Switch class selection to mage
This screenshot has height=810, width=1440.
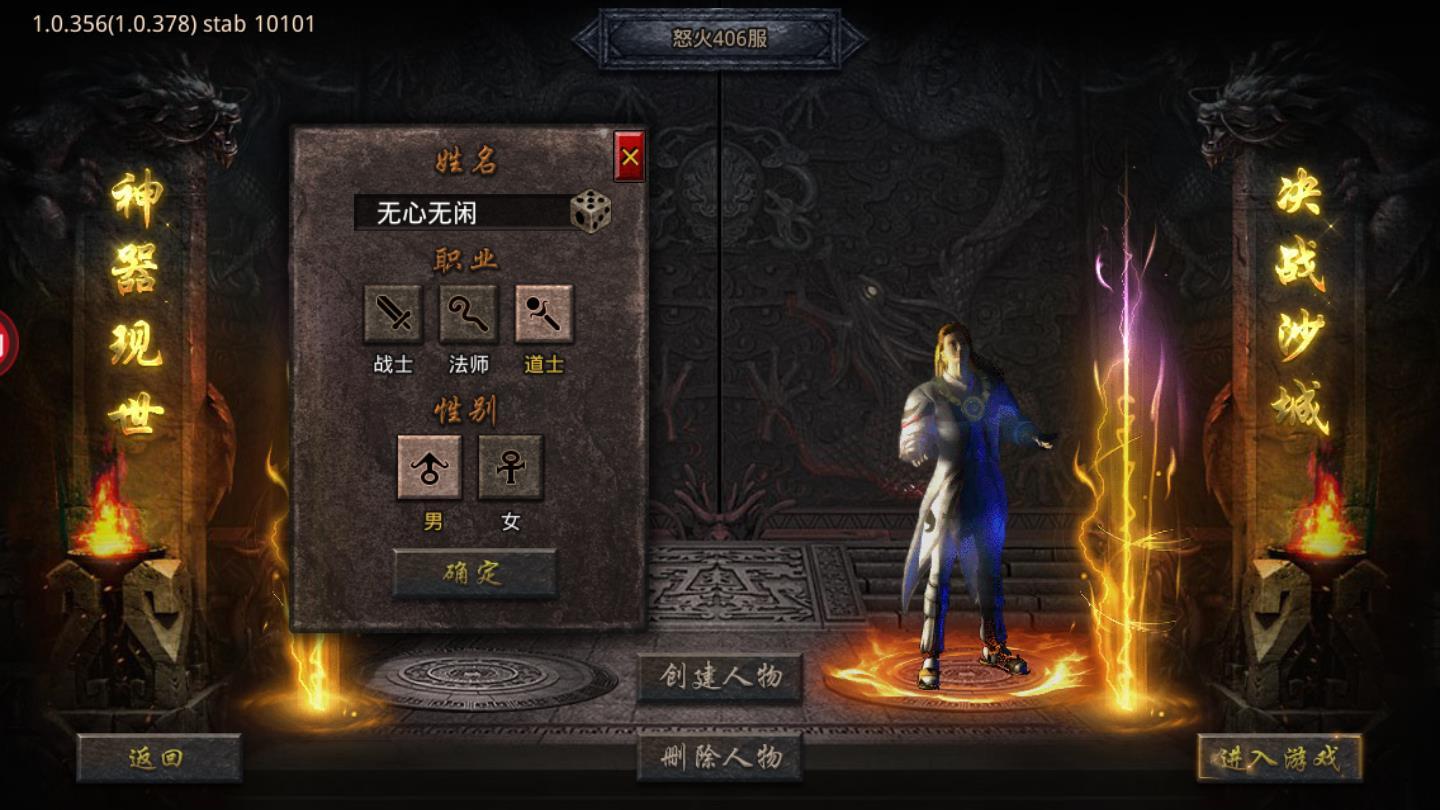click(466, 315)
